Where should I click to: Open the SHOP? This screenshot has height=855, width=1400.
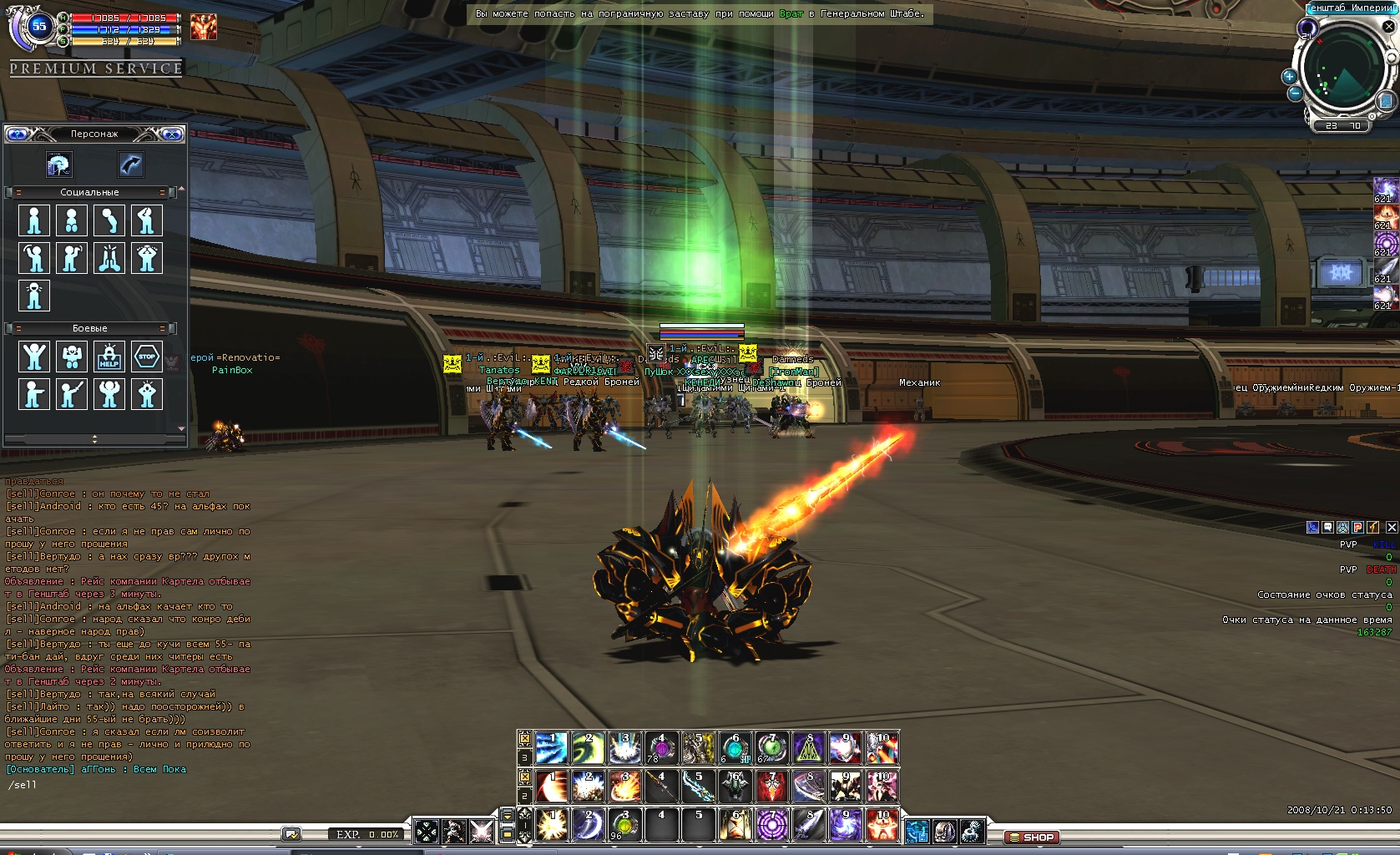pos(1032,837)
